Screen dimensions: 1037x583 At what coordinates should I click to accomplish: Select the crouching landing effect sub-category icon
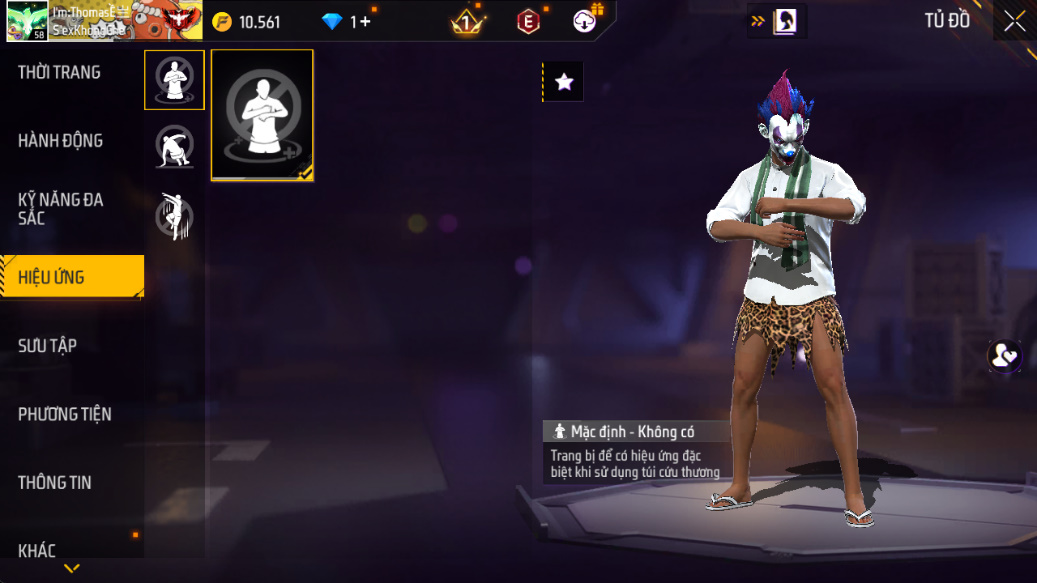click(x=174, y=147)
